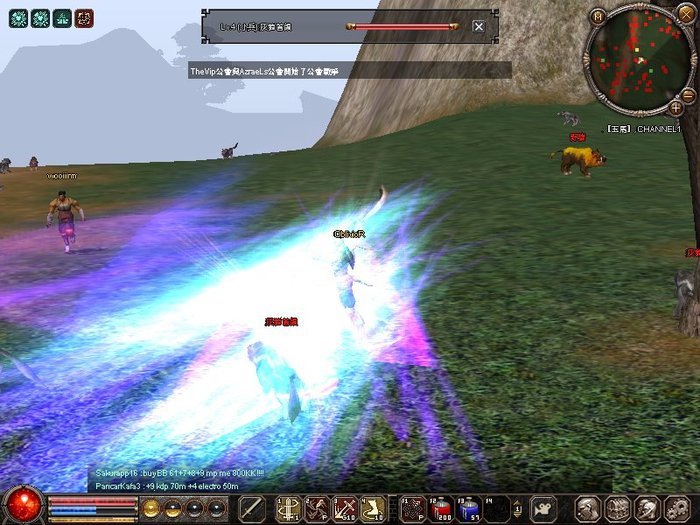Open the full map with the M button
This screenshot has width=700, height=525.
597,16
